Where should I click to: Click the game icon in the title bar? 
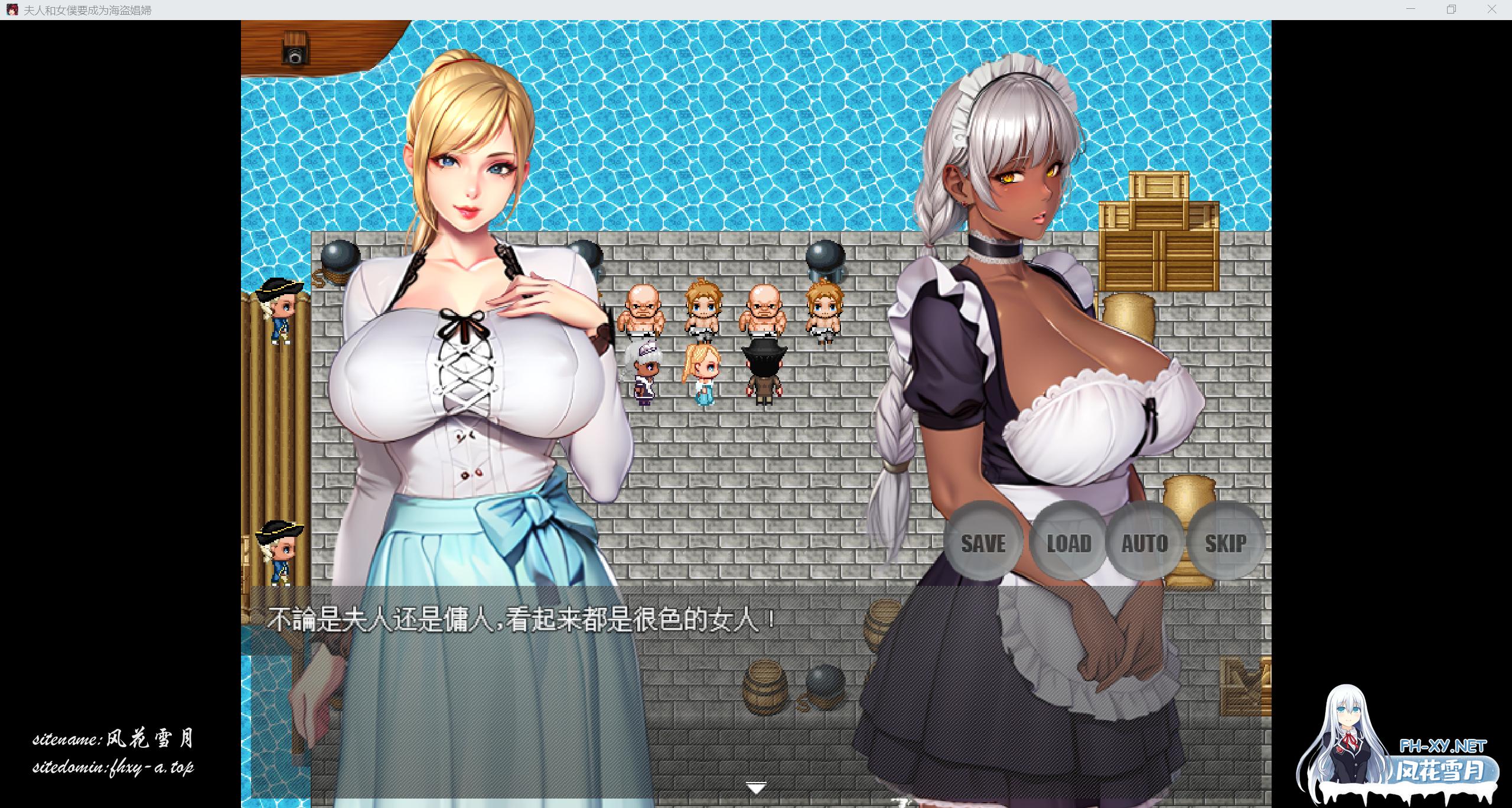[12, 9]
